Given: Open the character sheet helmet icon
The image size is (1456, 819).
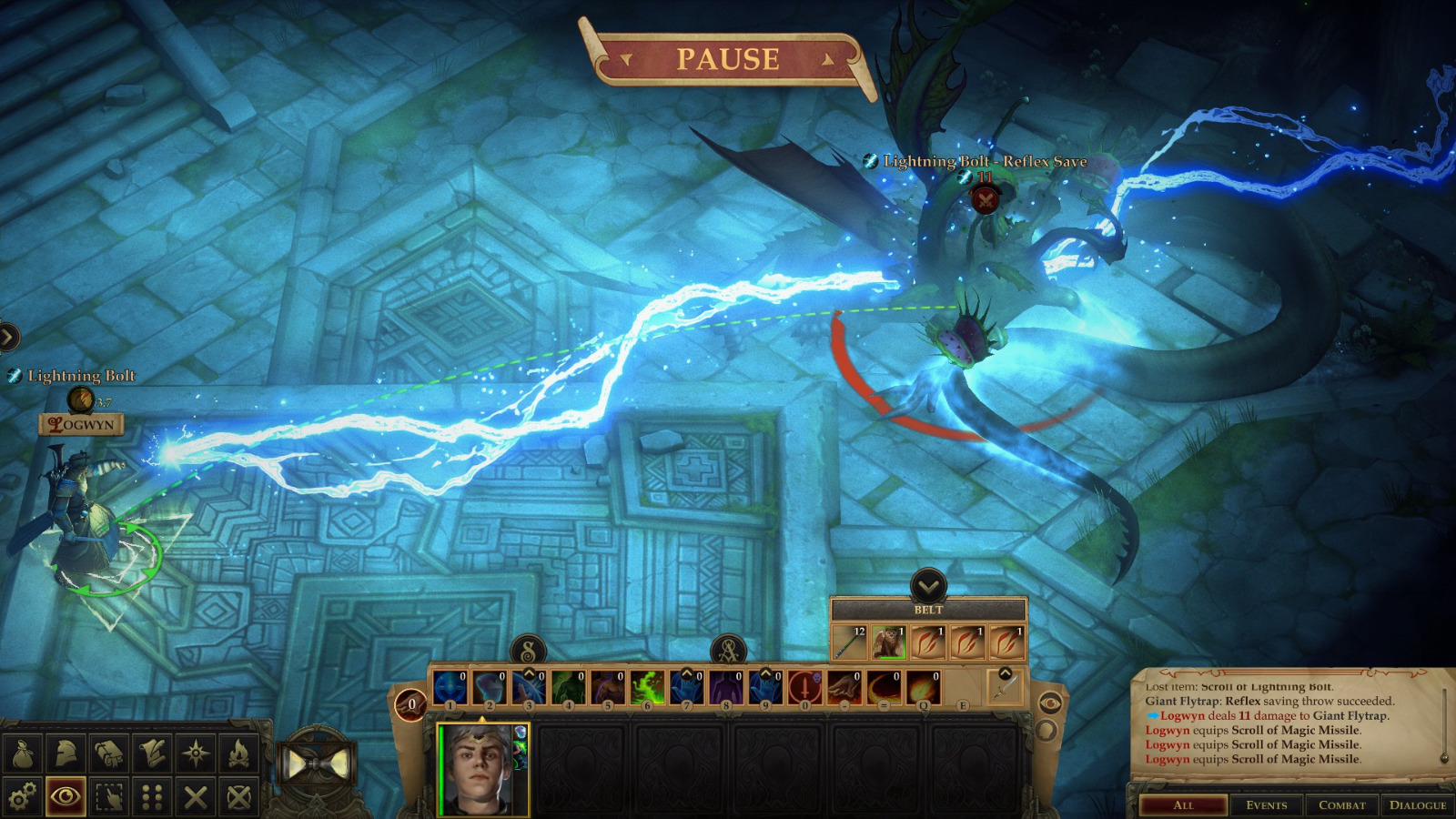Looking at the screenshot, I should pos(66,752).
